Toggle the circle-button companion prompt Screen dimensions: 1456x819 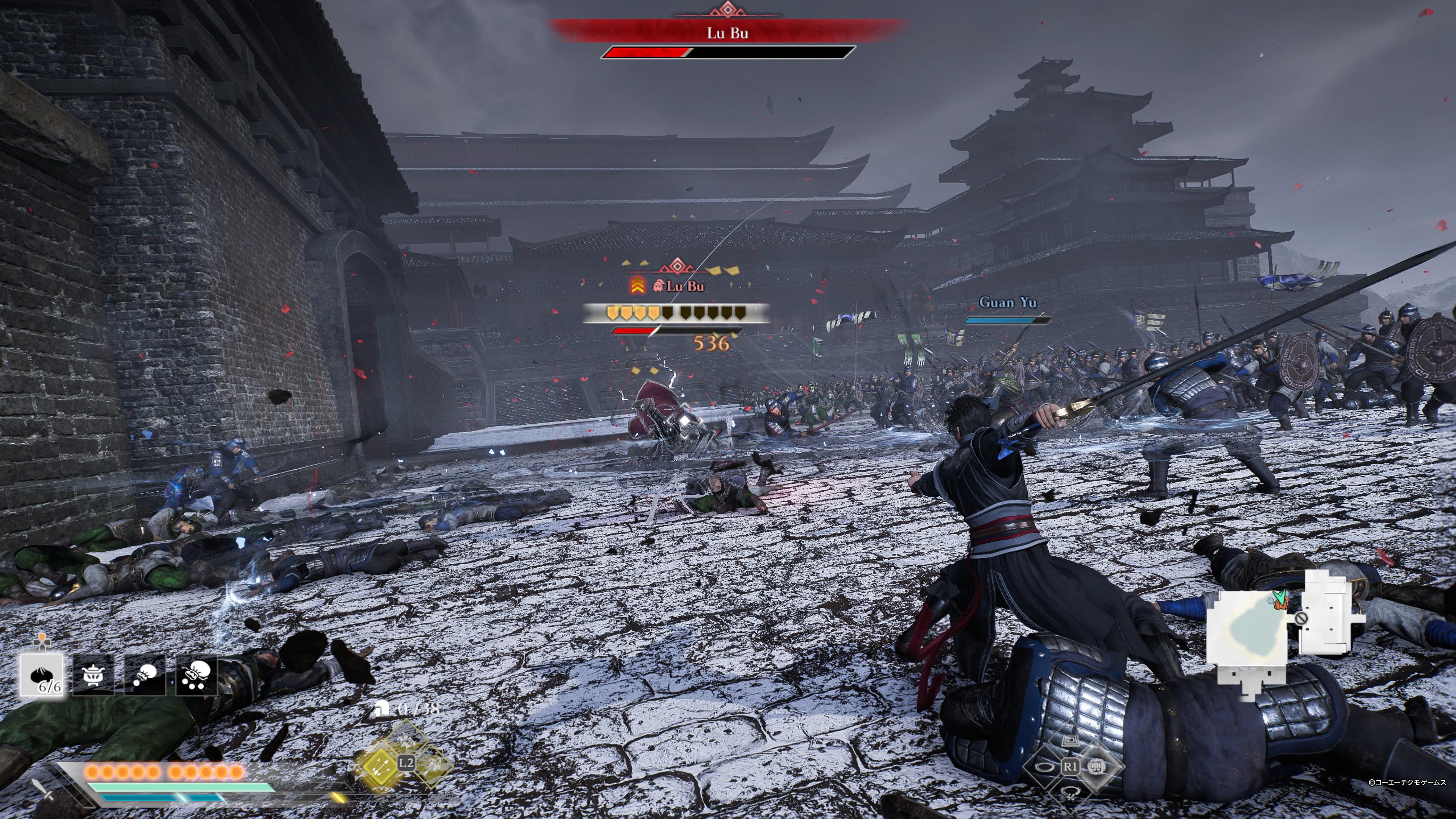click(1046, 767)
